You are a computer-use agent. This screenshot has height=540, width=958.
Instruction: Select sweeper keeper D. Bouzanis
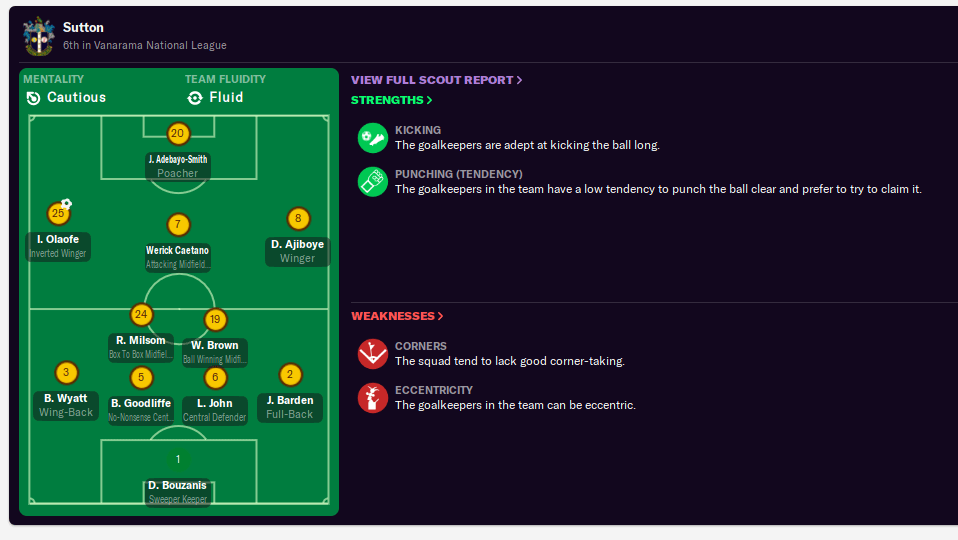178,486
